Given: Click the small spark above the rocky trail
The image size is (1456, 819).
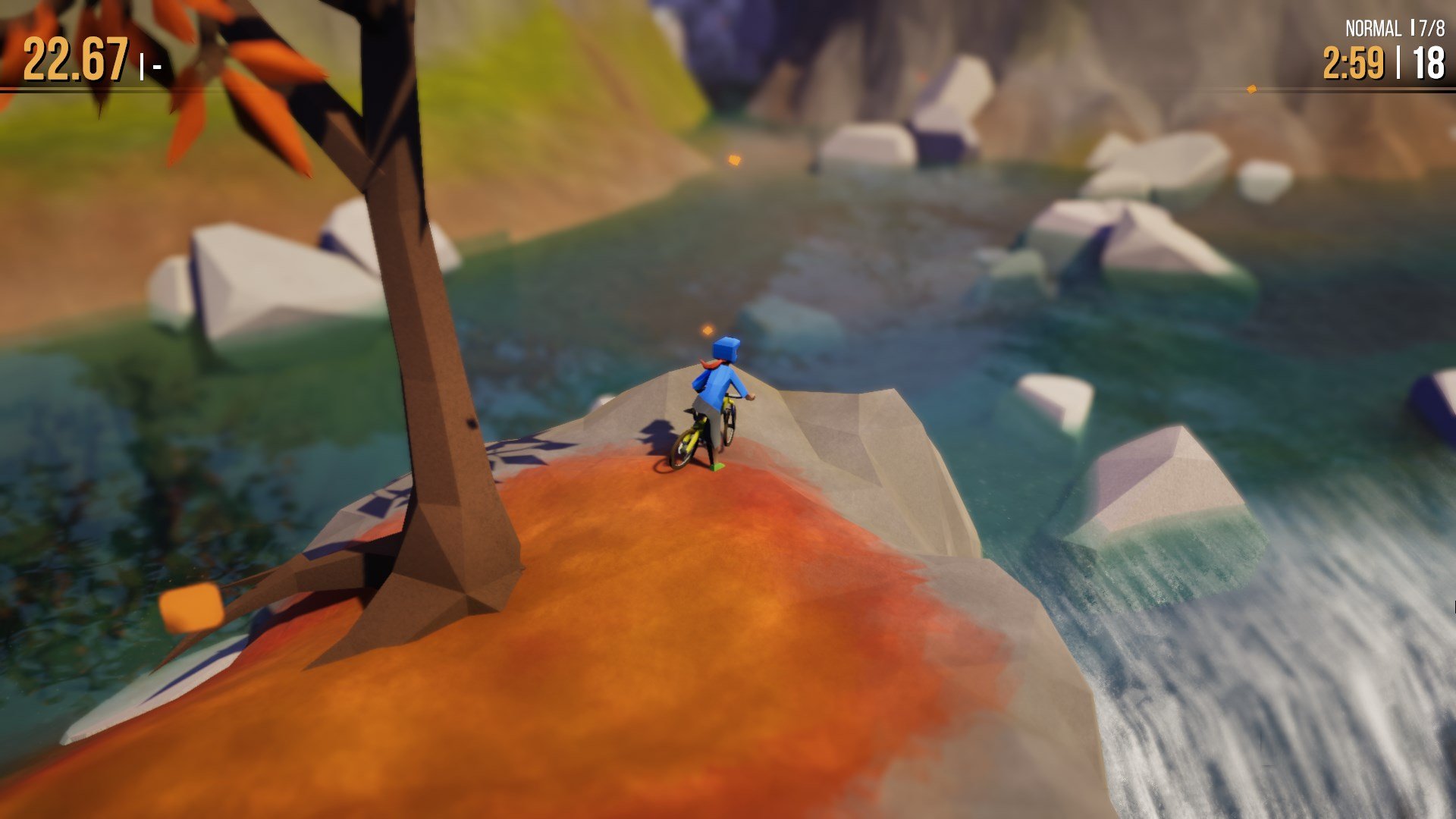Looking at the screenshot, I should click(733, 161).
